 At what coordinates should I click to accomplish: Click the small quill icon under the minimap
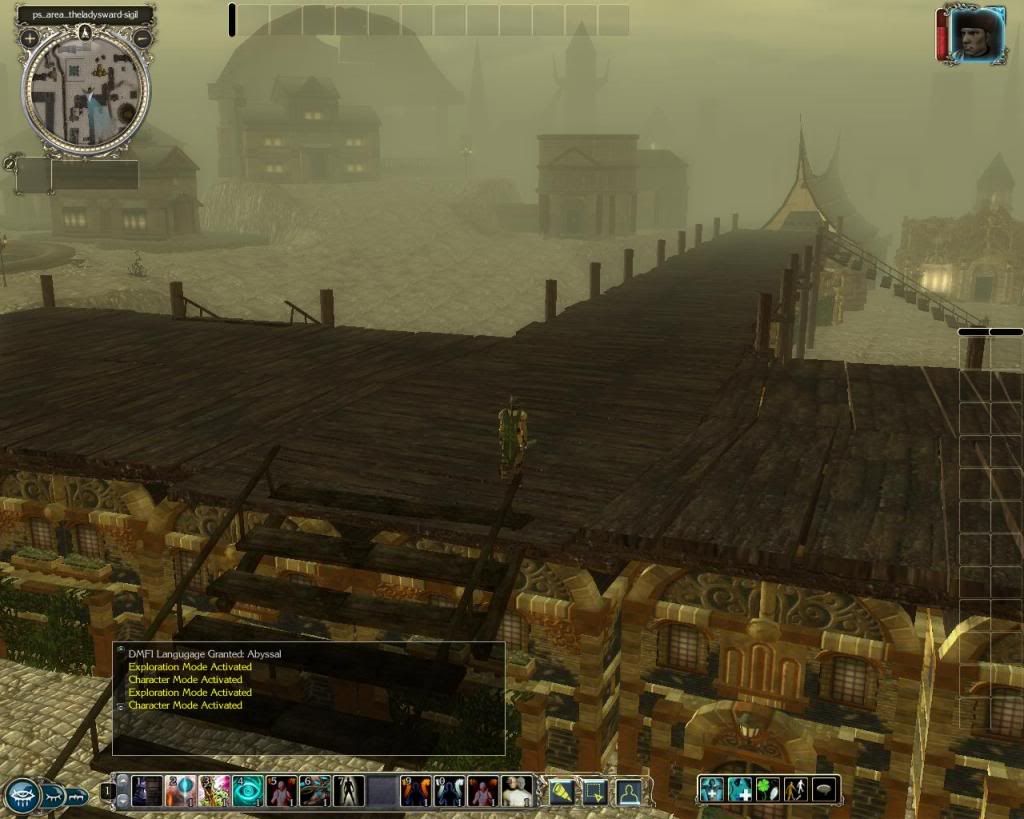[x=10, y=162]
